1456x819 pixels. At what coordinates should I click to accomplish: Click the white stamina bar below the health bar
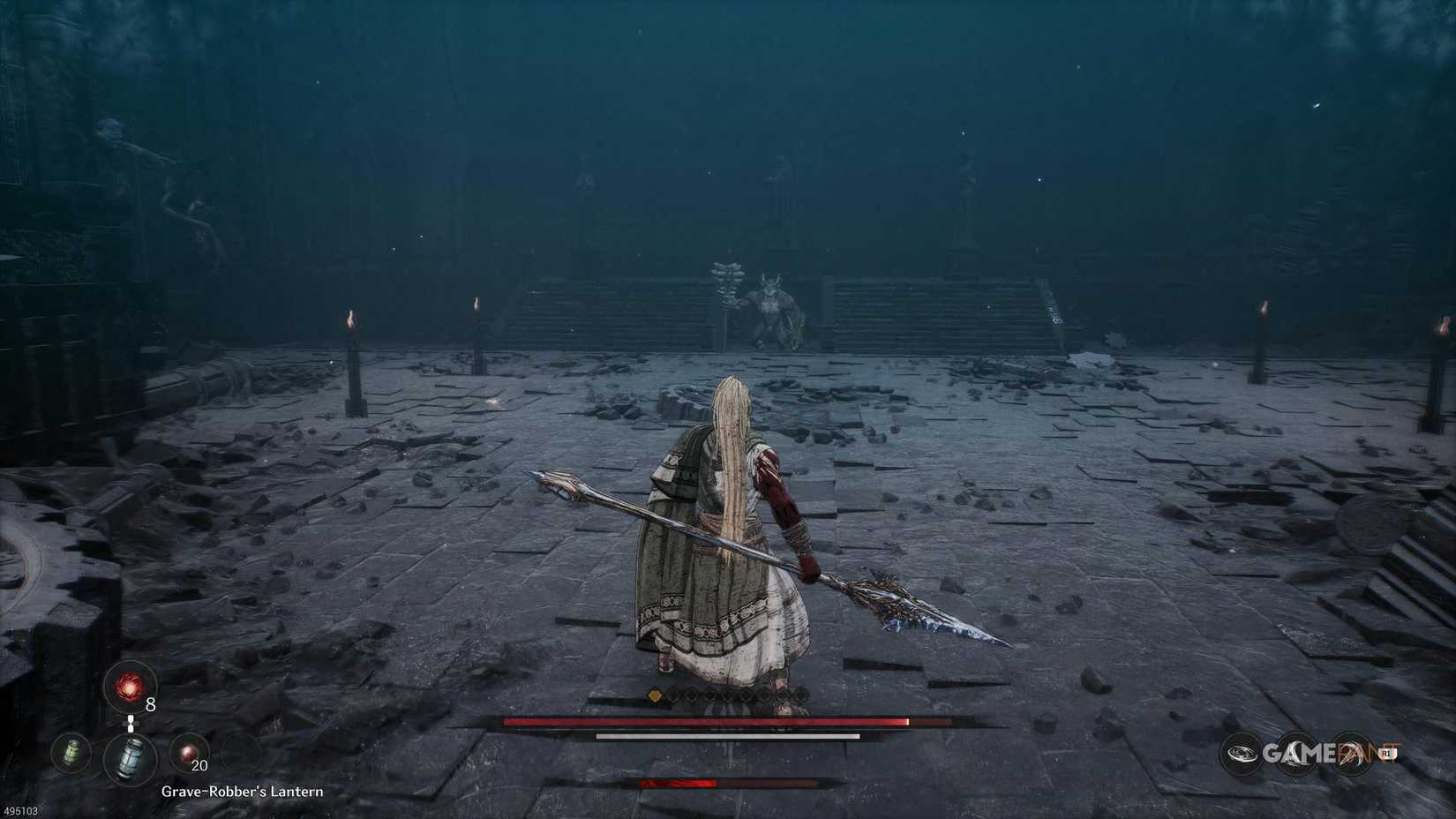coord(728,736)
